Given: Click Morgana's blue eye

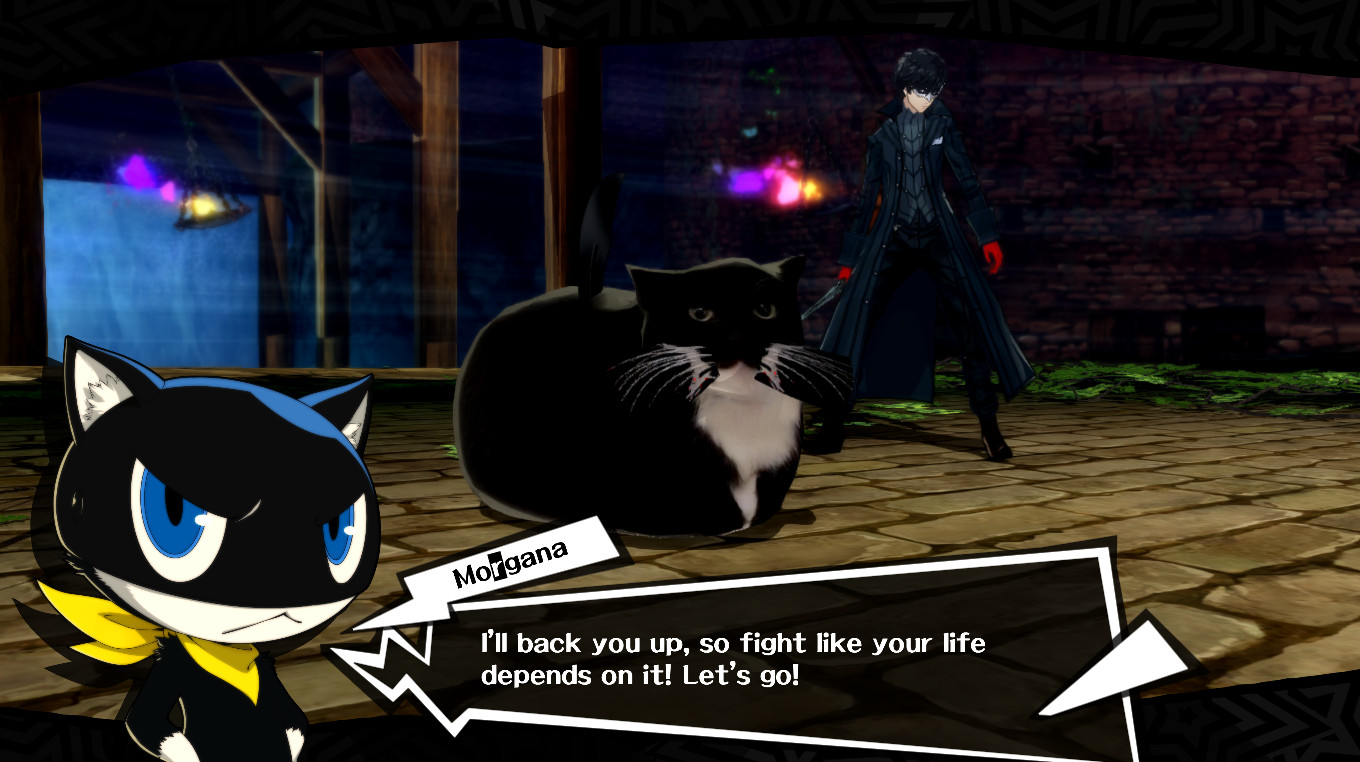Looking at the screenshot, I should 170,510.
